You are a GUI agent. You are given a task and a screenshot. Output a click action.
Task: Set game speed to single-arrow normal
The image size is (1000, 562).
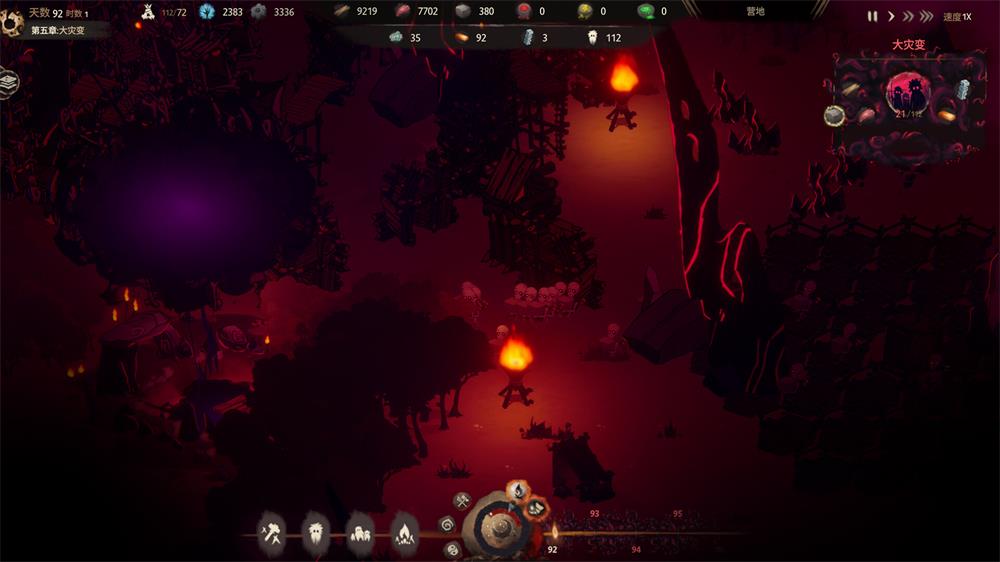890,16
